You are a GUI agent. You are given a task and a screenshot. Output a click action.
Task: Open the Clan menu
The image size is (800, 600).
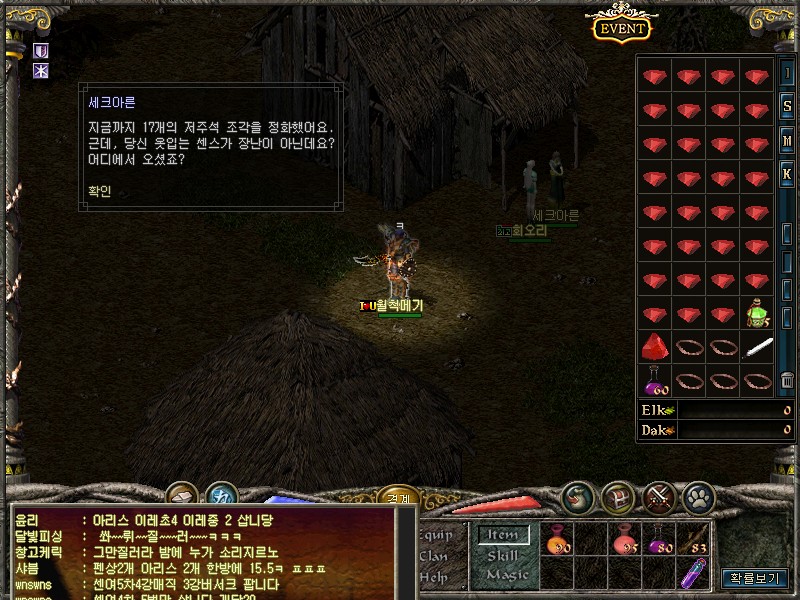[x=434, y=556]
